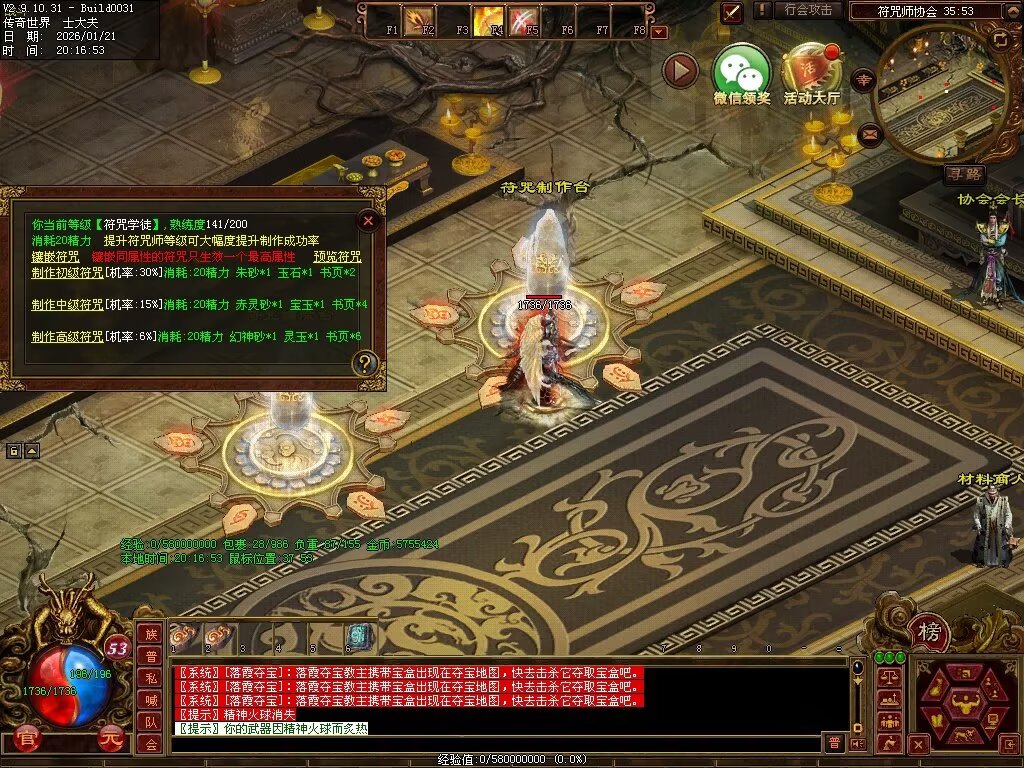1024x768 pixels.
Task: Open 微信领奖 WeChat reward icon
Action: 741,70
